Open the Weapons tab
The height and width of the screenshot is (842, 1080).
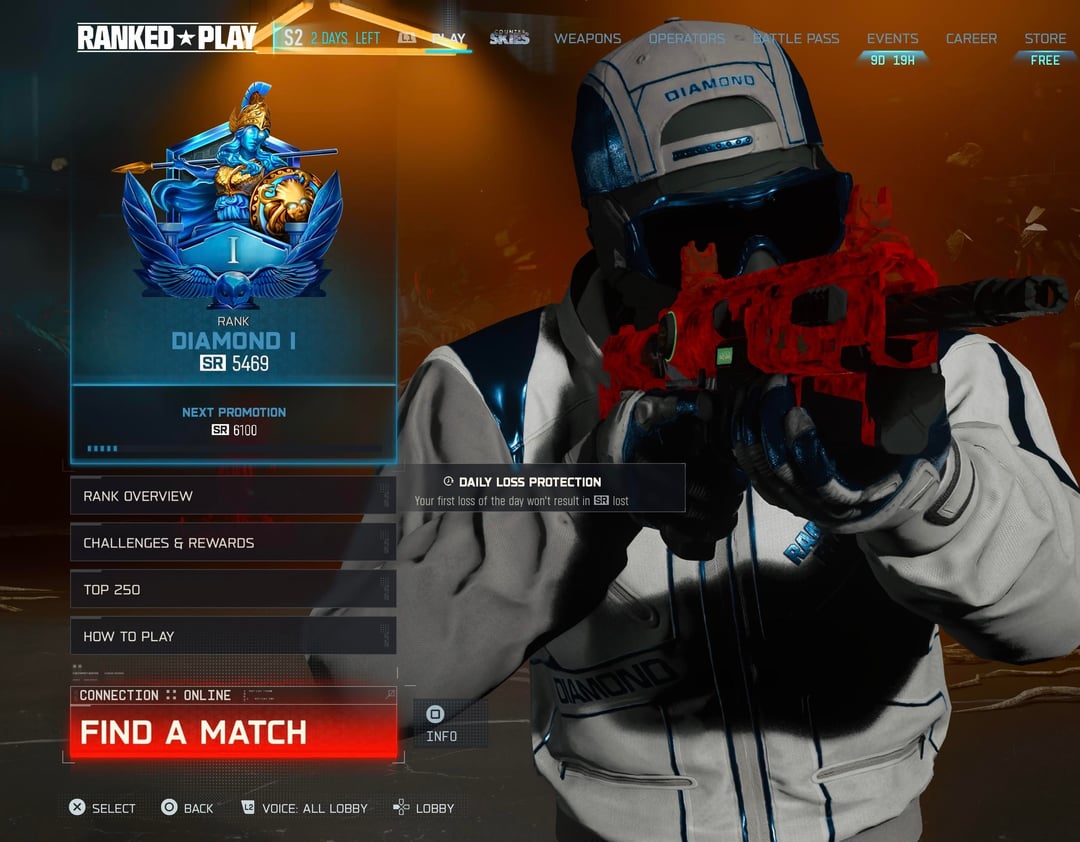coord(587,39)
